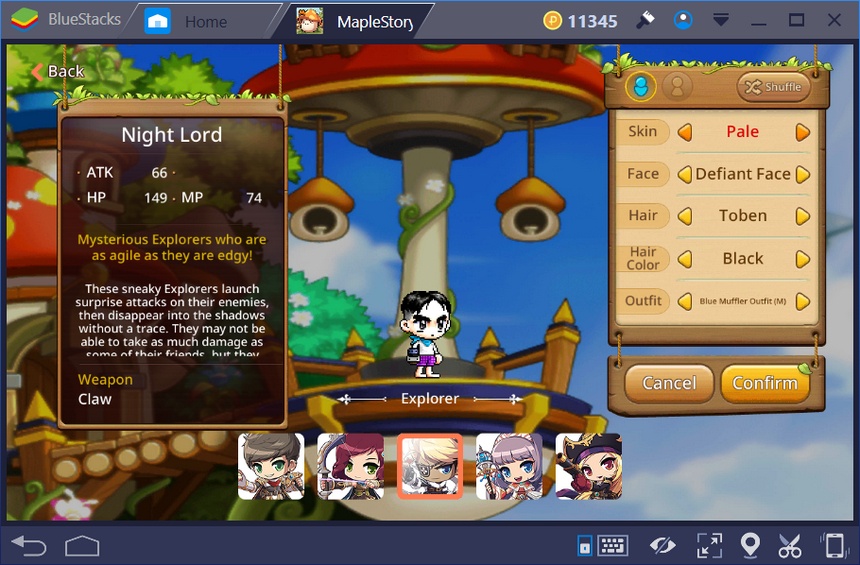The width and height of the screenshot is (860, 565).
Task: Click the left arrow beside Defiant Face
Action: 685,174
